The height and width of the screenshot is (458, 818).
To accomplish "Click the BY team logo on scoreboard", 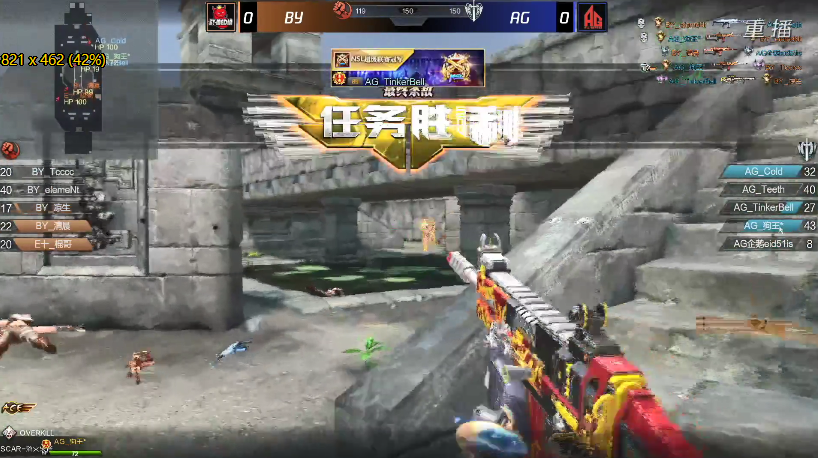I will tap(220, 17).
